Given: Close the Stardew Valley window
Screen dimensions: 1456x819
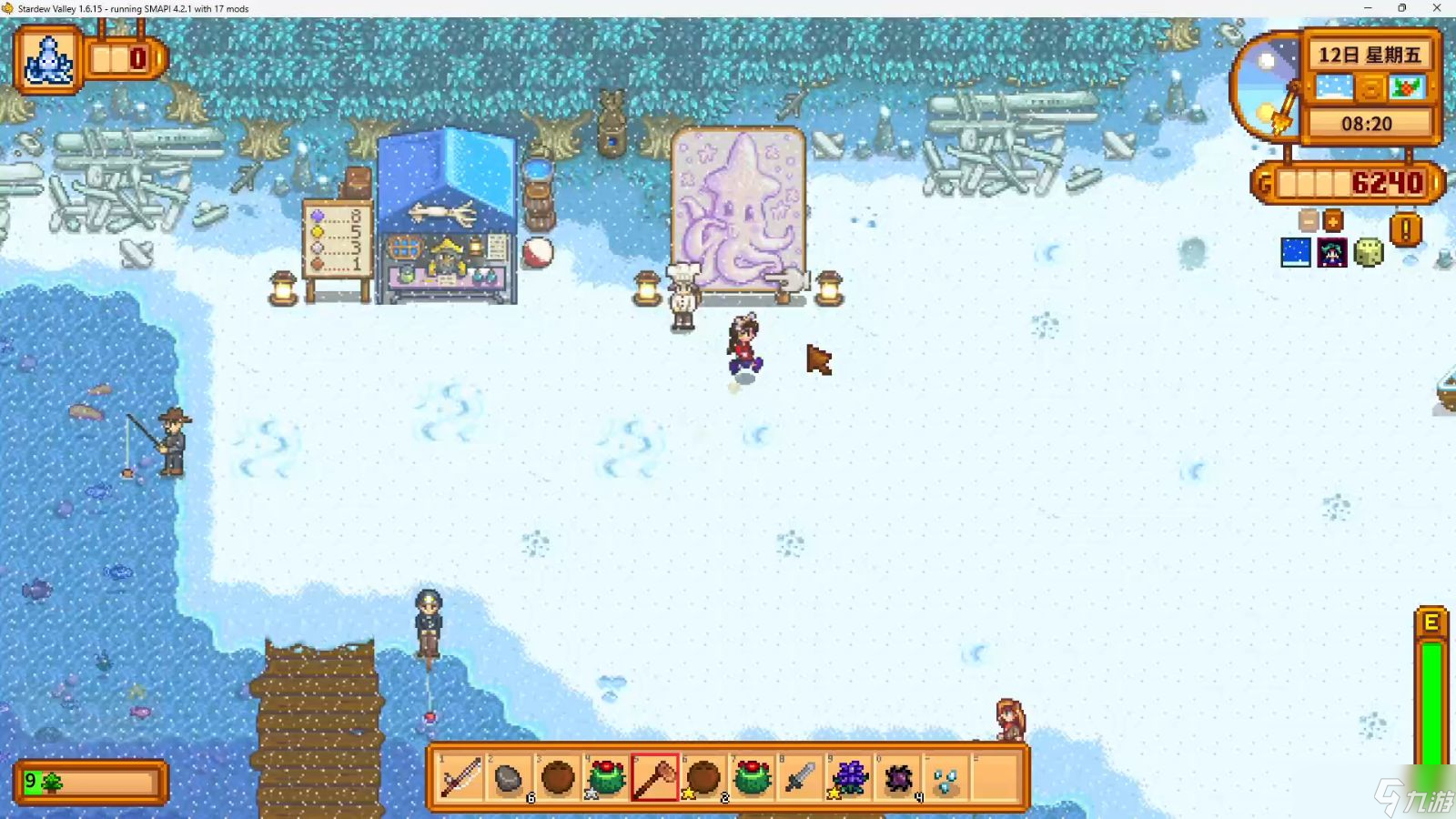Looking at the screenshot, I should (x=1437, y=8).
